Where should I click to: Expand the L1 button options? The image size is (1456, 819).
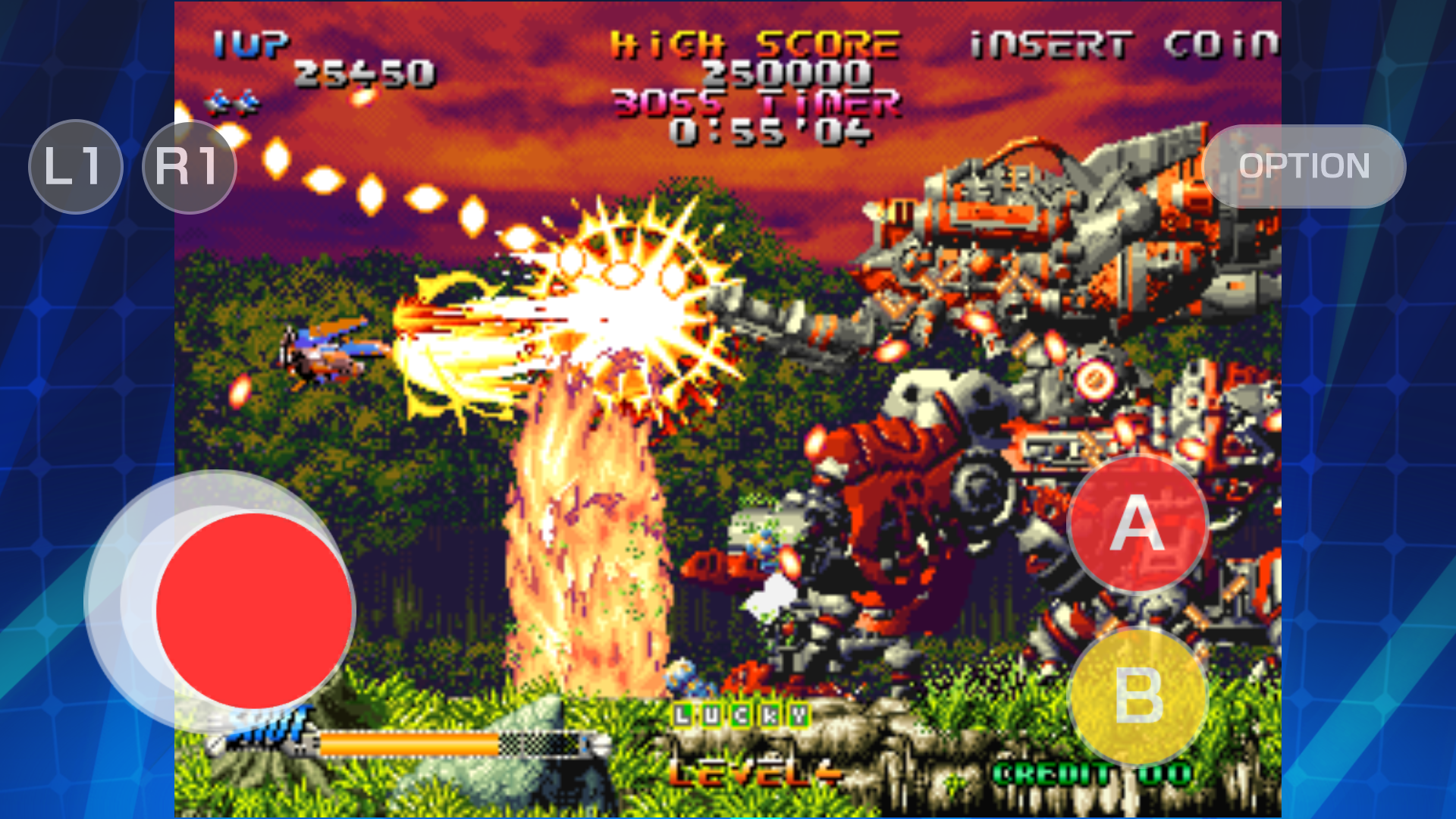click(x=75, y=167)
